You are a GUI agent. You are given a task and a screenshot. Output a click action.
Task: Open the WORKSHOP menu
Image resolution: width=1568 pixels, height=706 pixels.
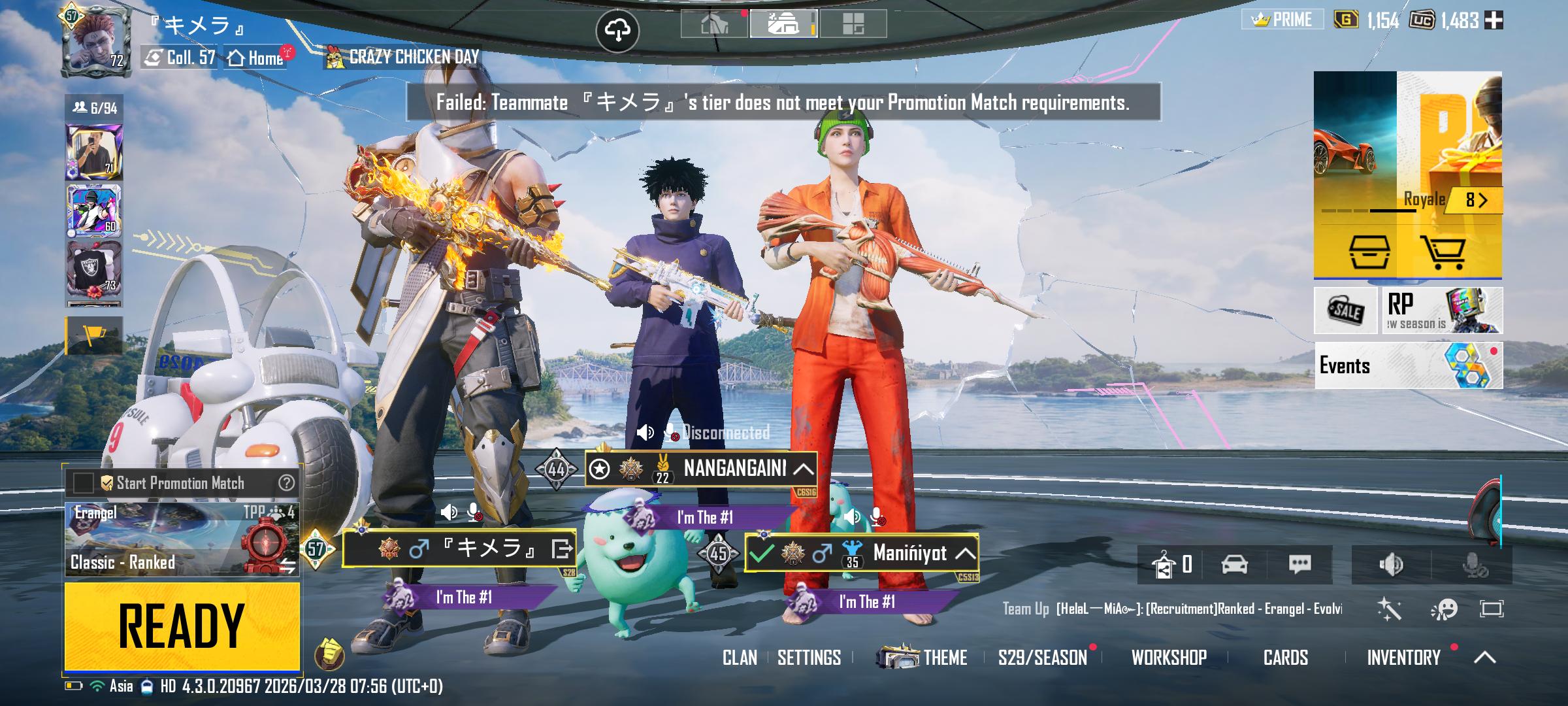coord(1169,658)
